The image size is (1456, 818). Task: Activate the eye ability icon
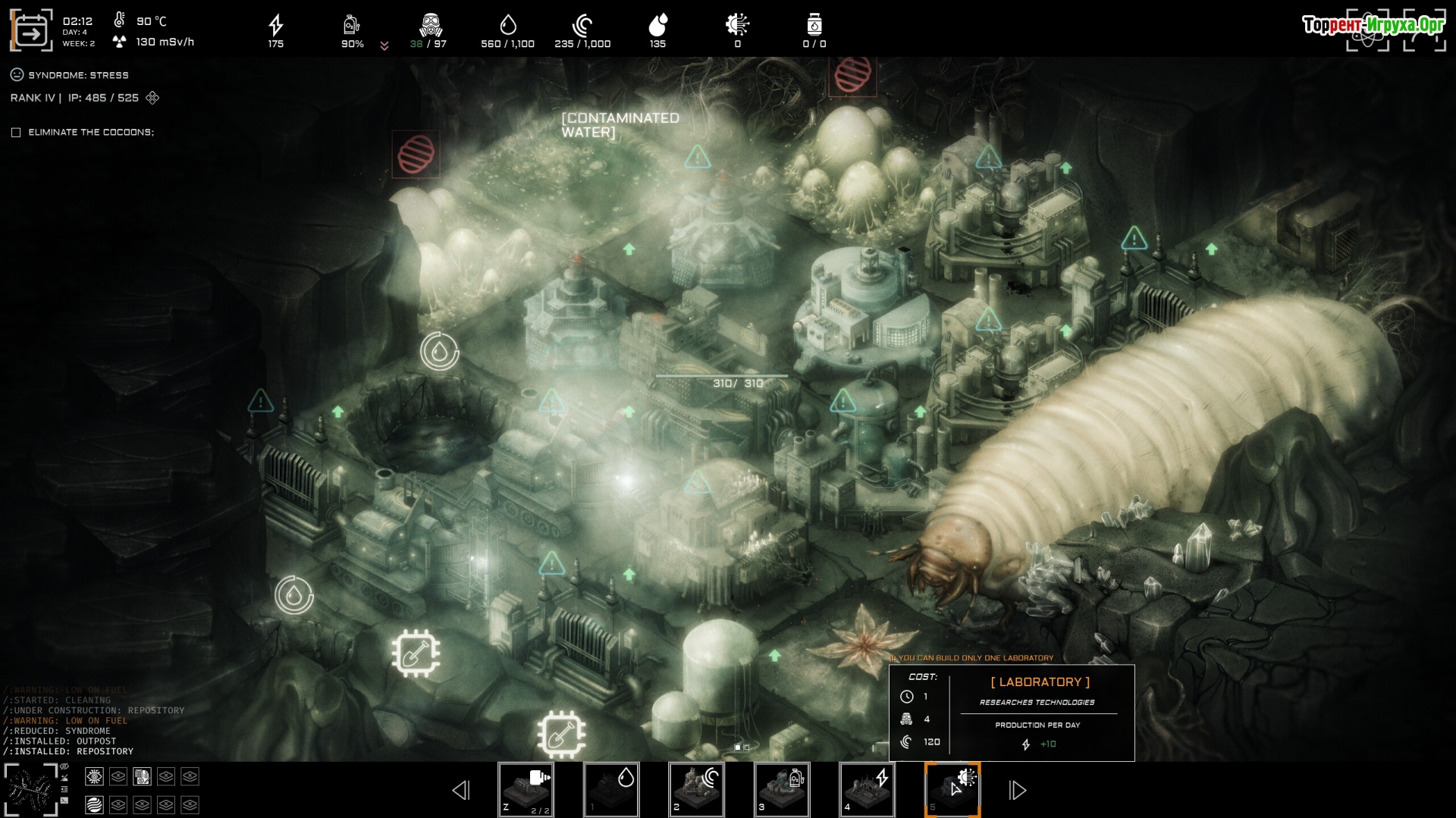point(94,776)
